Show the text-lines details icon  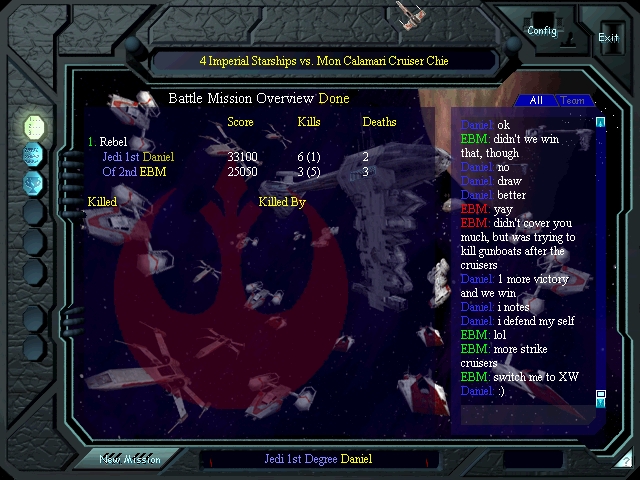click(x=34, y=155)
